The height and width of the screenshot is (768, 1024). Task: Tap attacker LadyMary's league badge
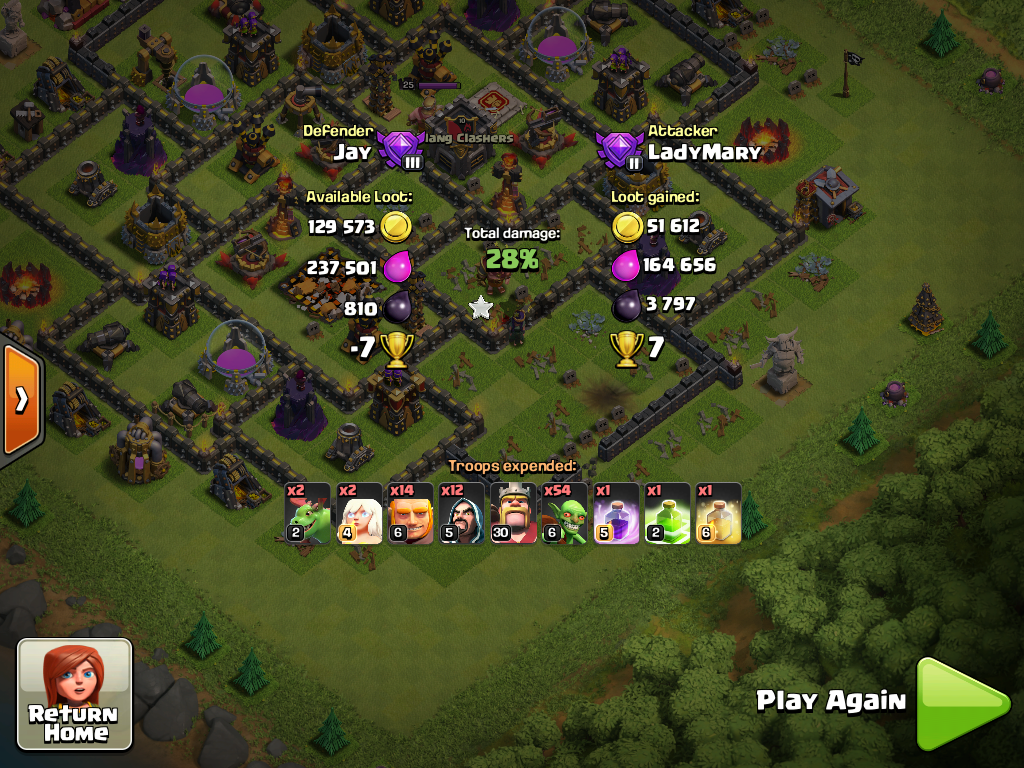(620, 151)
